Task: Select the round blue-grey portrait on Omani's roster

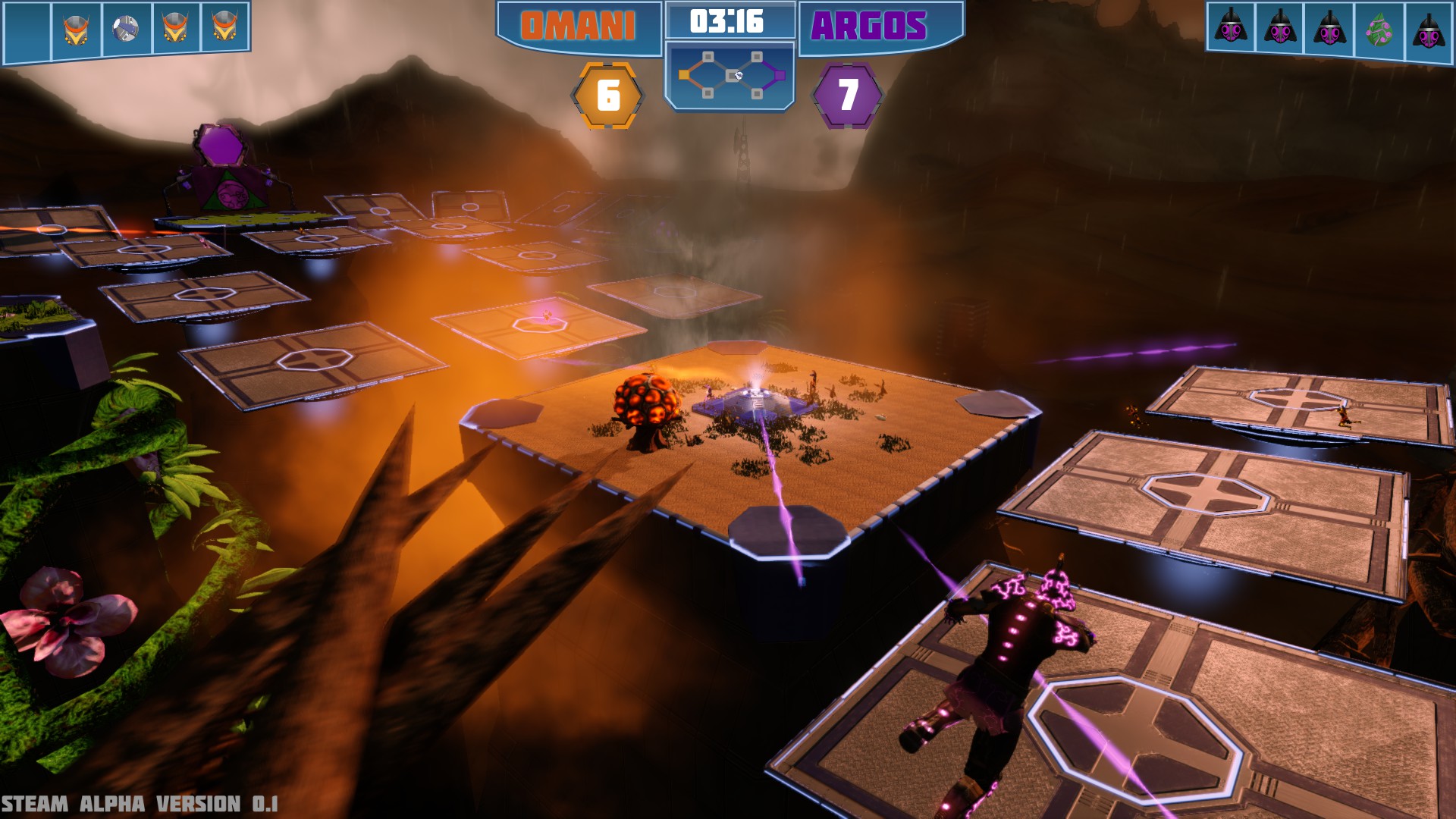Action: coord(126,30)
